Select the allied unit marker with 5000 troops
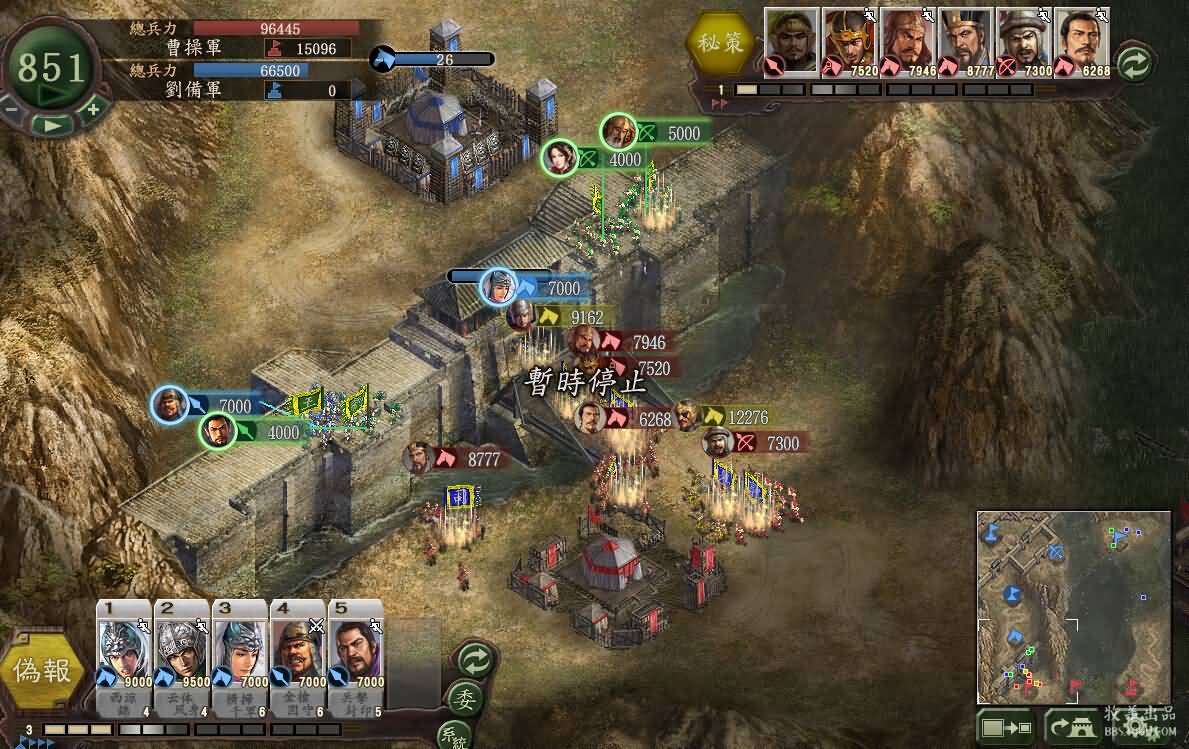 [619, 131]
